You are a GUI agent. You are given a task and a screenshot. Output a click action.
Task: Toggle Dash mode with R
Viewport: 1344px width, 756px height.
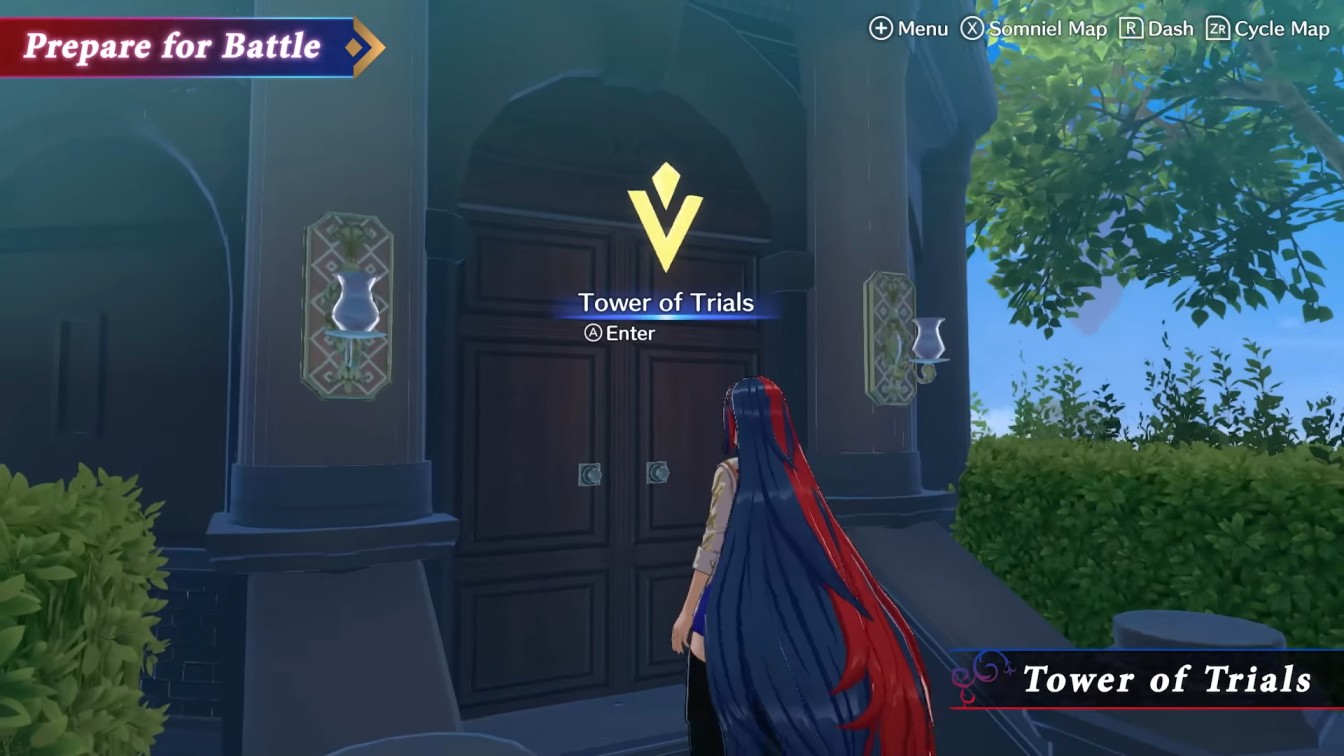click(x=1160, y=29)
